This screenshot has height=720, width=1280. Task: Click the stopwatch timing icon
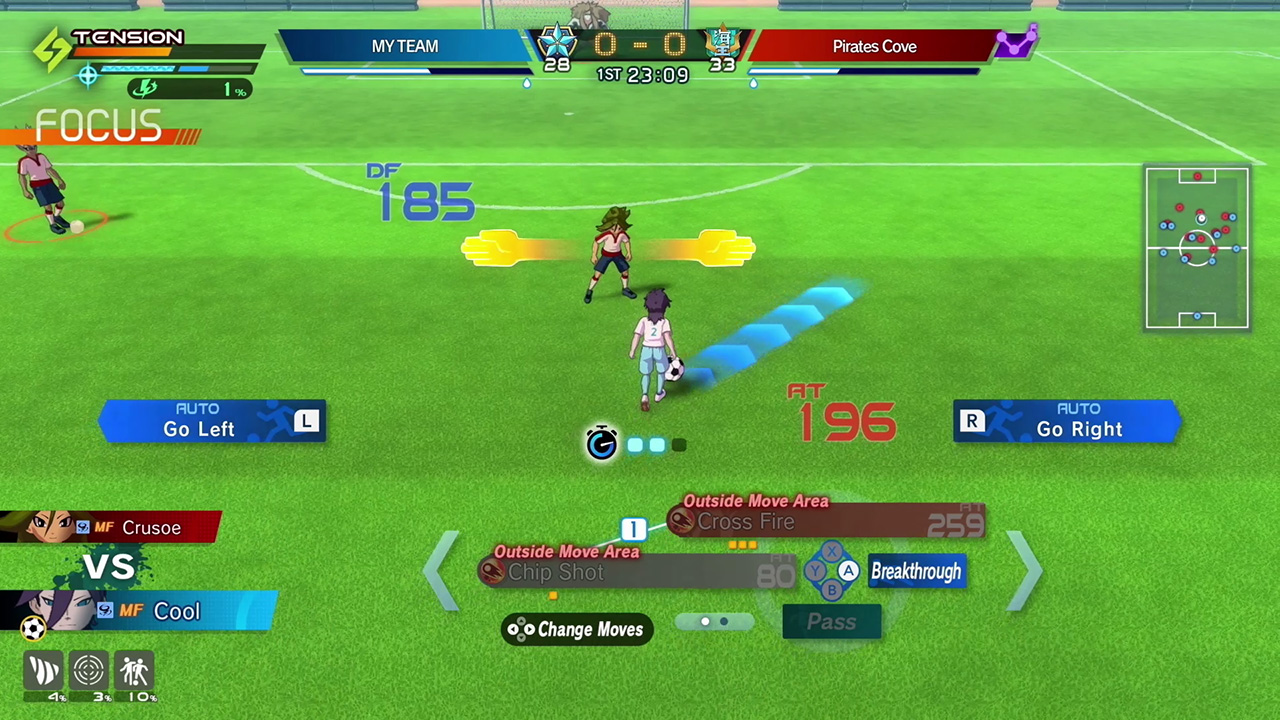[601, 443]
